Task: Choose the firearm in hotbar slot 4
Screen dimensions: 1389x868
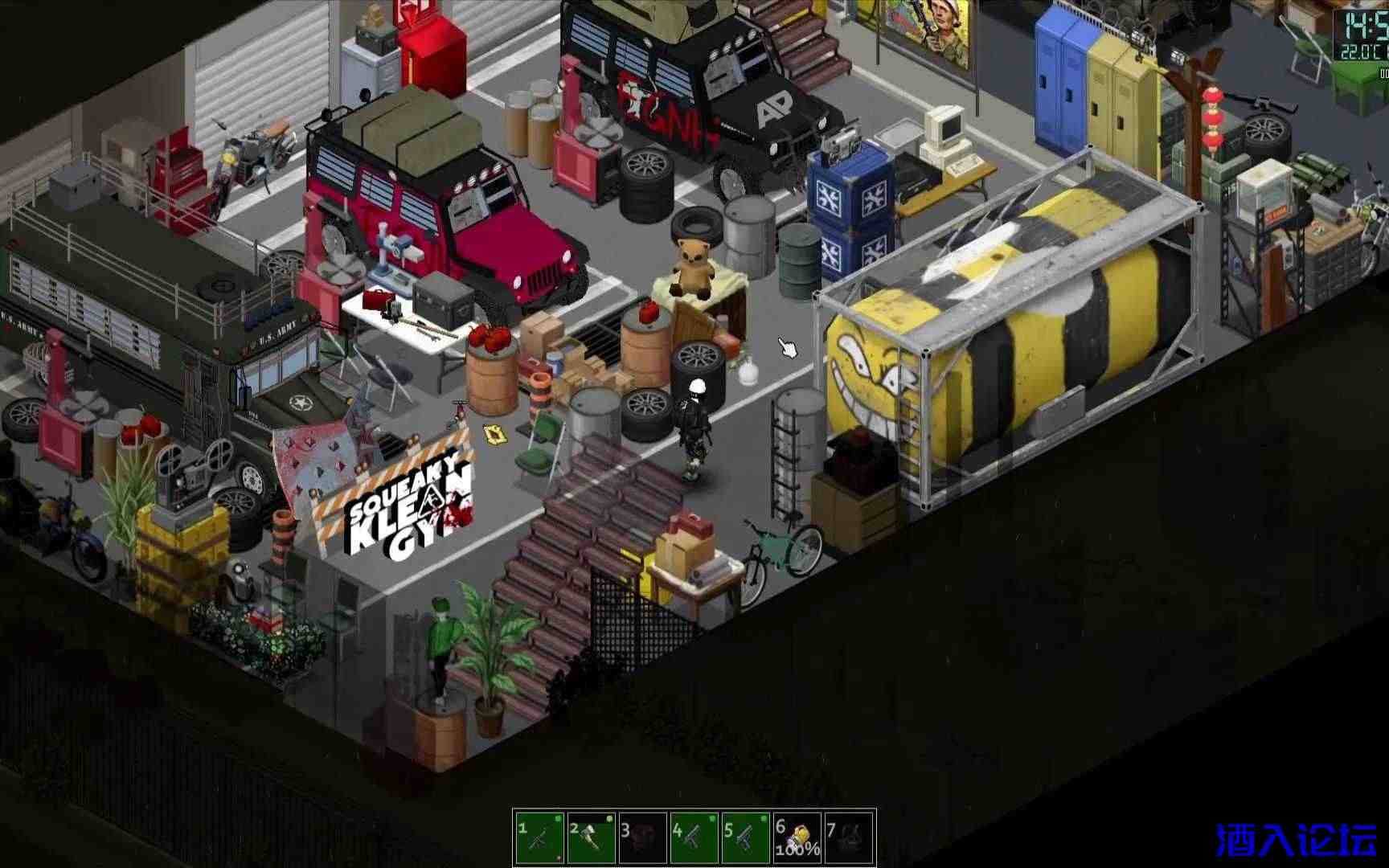Action: pyautogui.click(x=694, y=837)
